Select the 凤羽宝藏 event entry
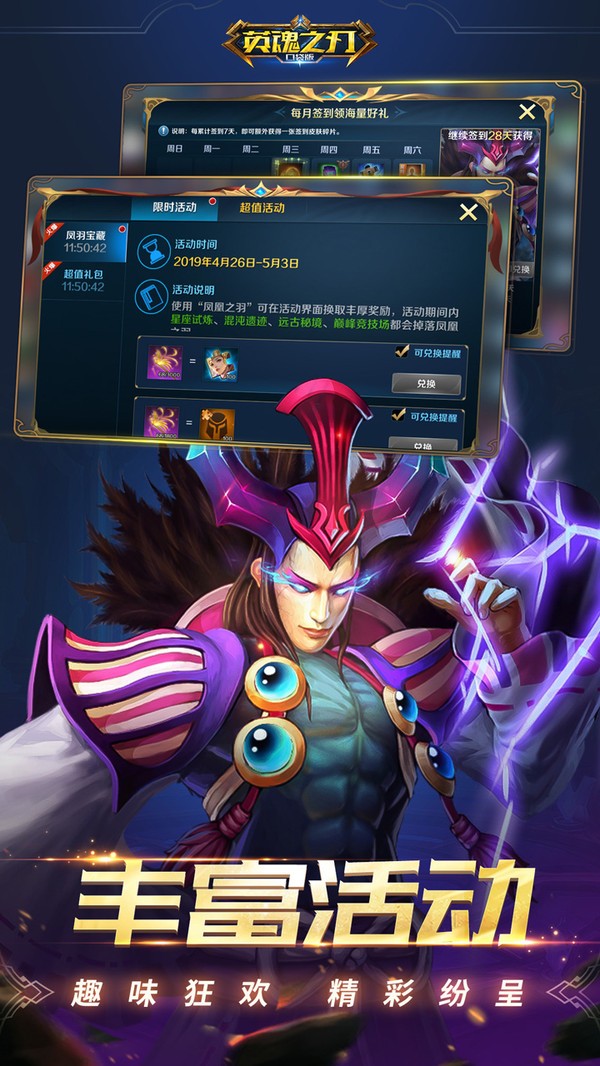600x1066 pixels. (83, 240)
